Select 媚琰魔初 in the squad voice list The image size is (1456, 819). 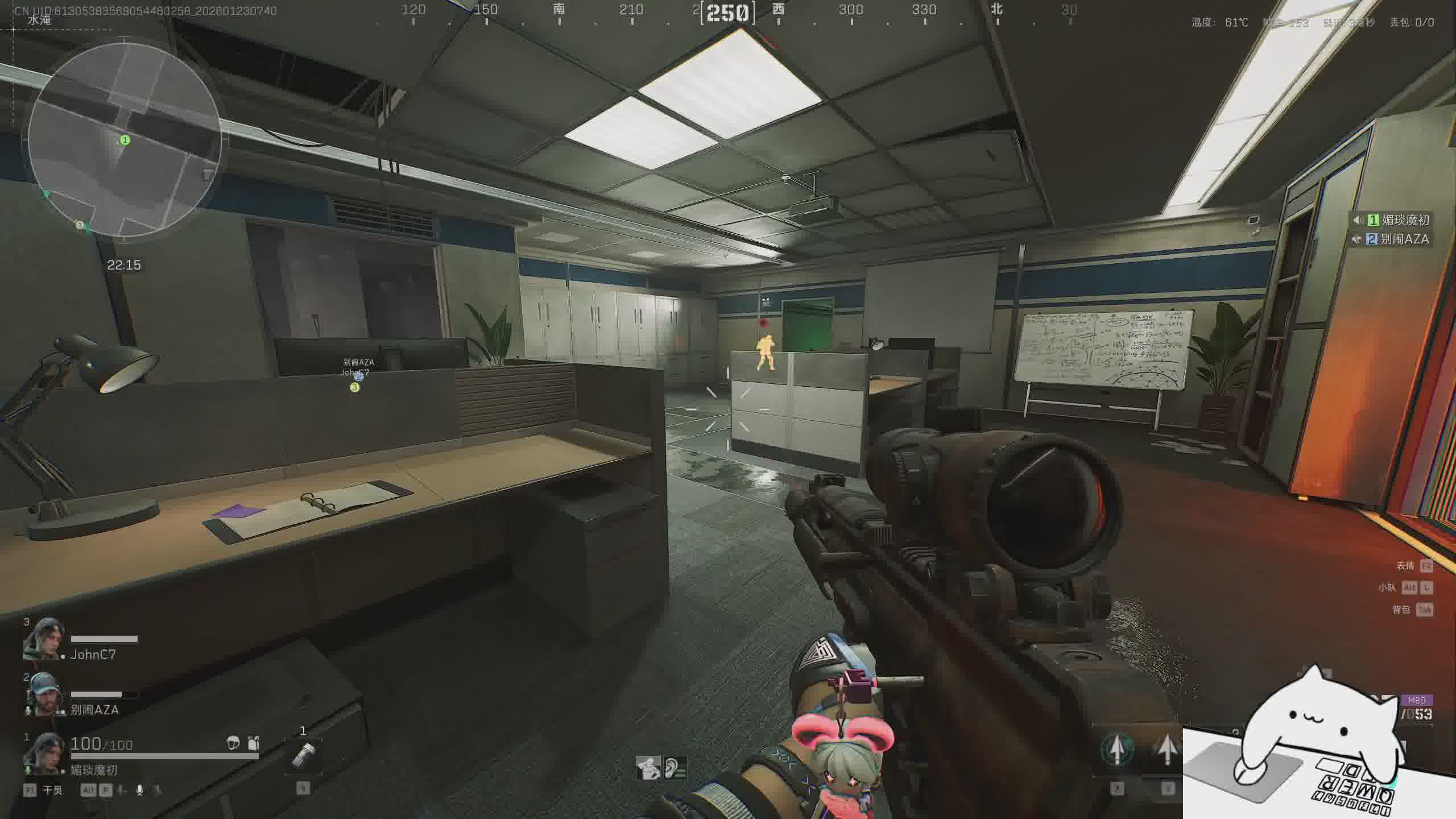[x=1405, y=220]
